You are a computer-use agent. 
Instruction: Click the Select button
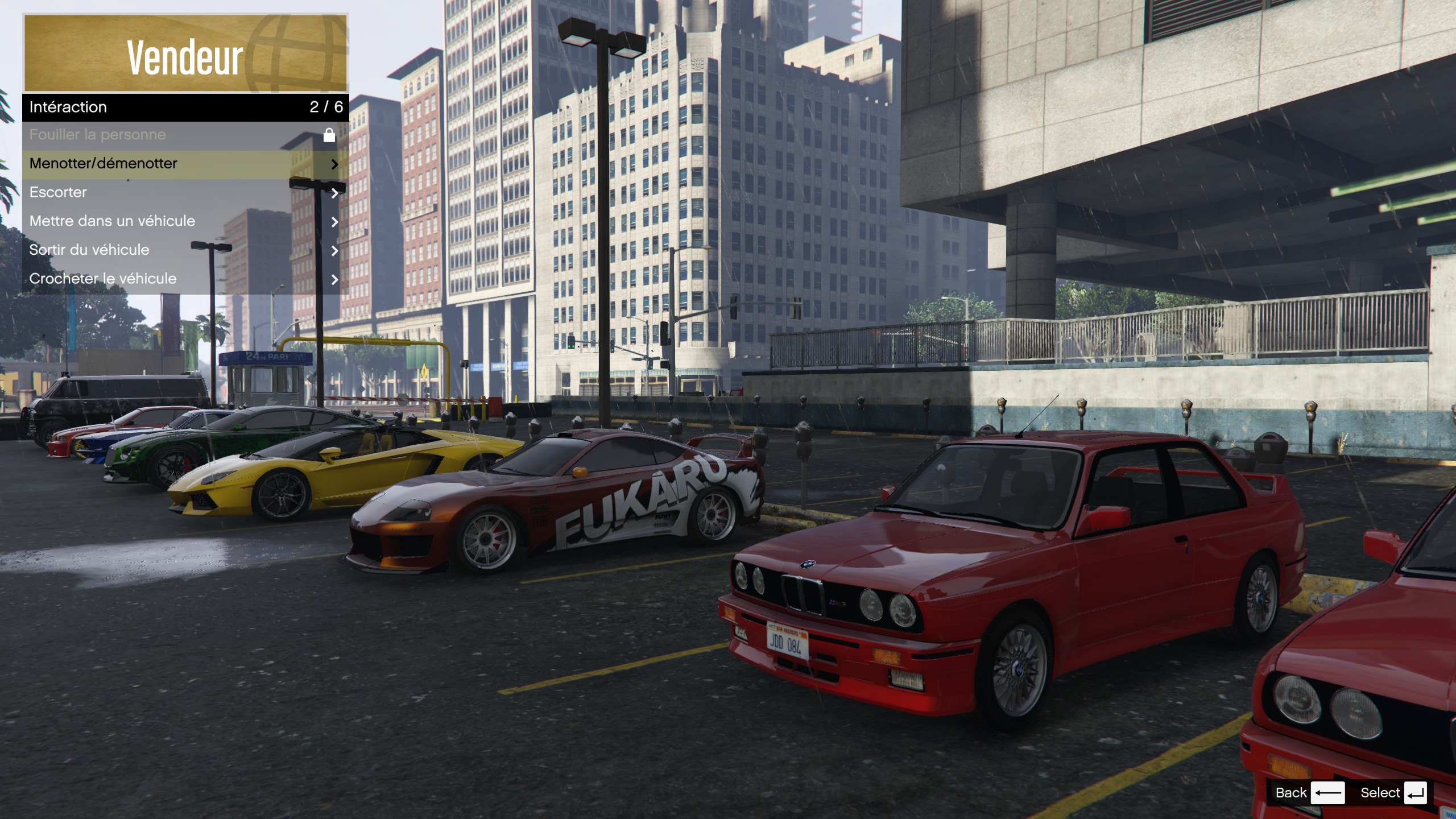[1392, 793]
